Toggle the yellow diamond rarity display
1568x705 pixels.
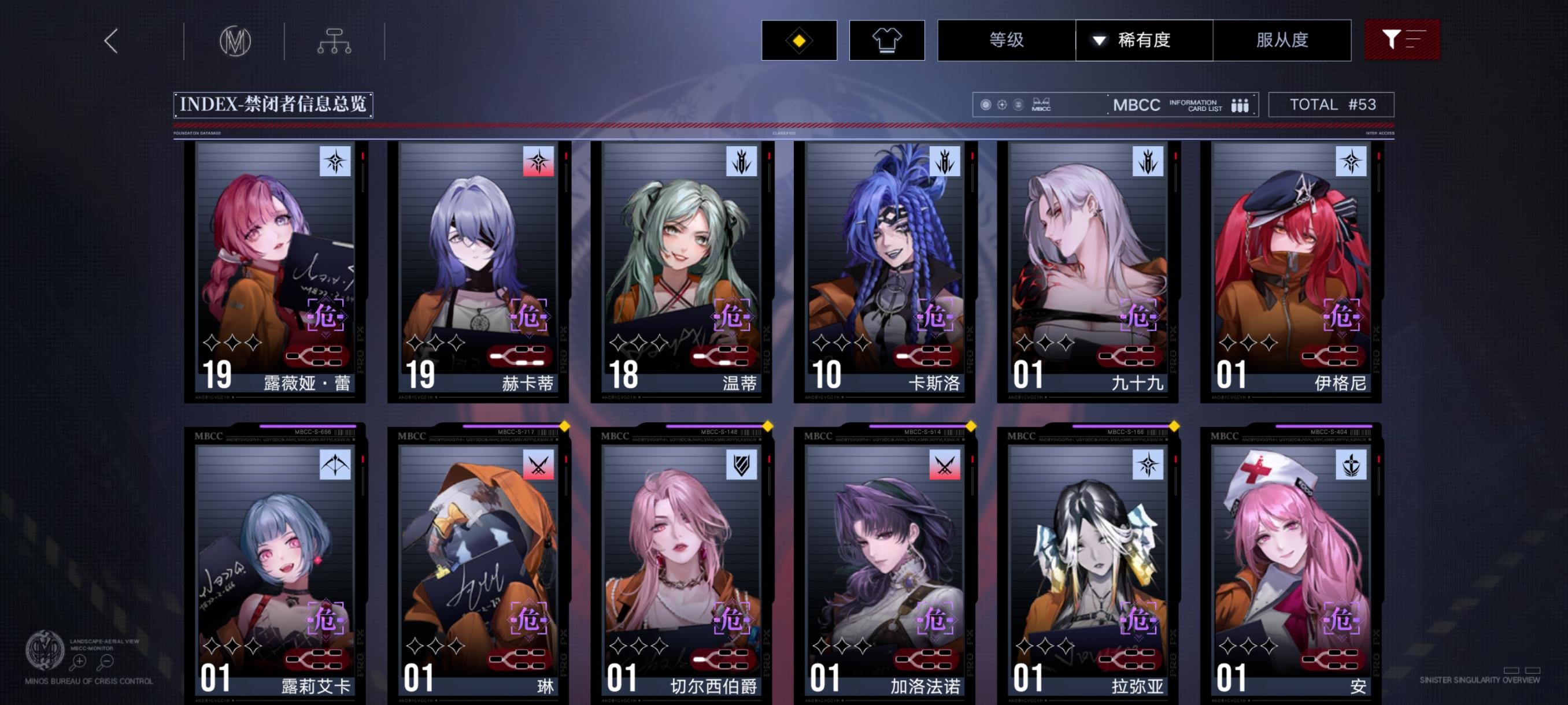[x=799, y=40]
